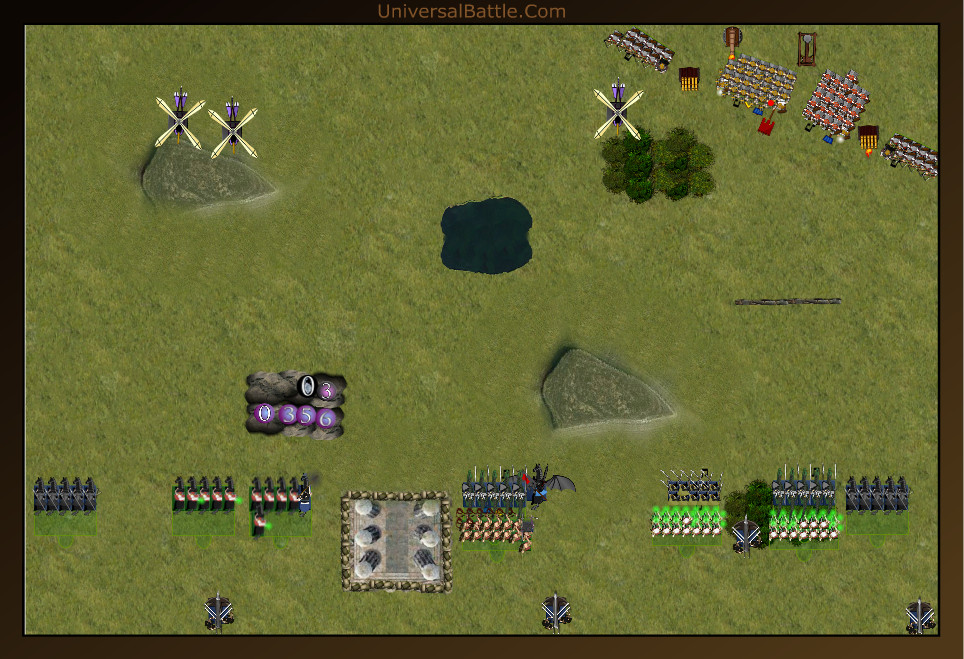Select the black zero counter token
Image resolution: width=964 pixels, height=659 pixels.
pos(308,386)
